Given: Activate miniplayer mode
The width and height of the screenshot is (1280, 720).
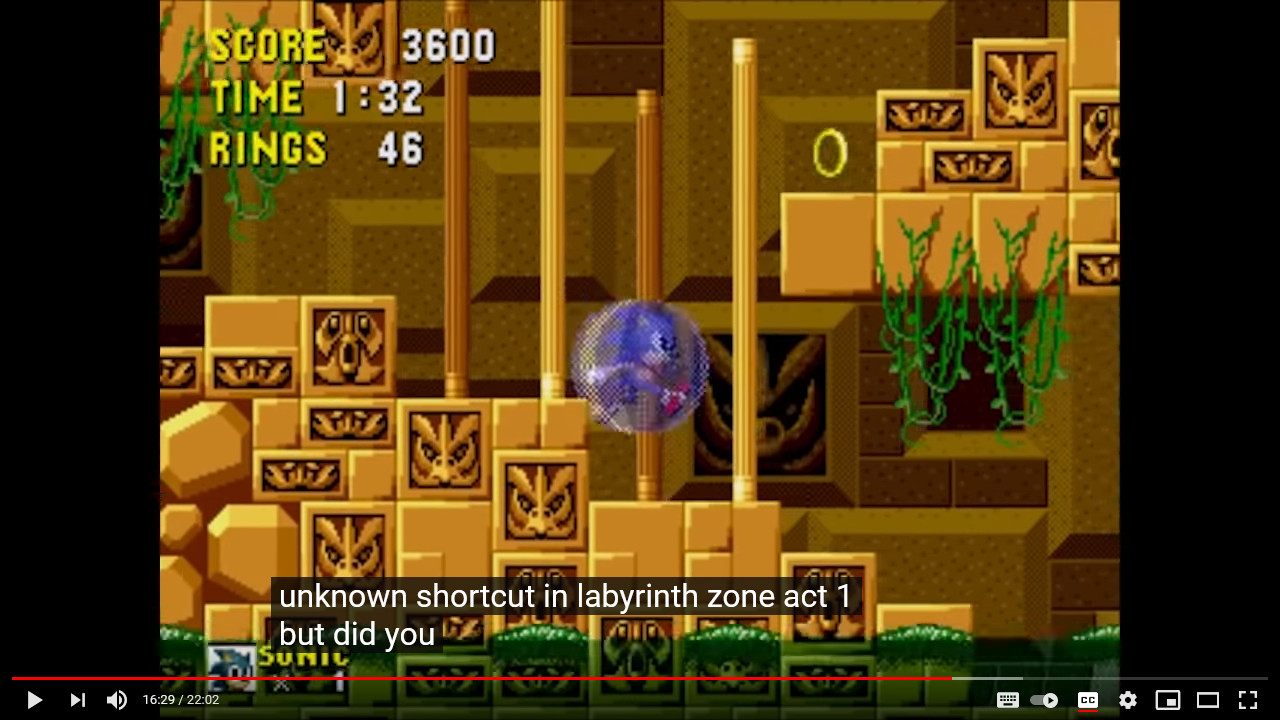Looking at the screenshot, I should click(1167, 700).
